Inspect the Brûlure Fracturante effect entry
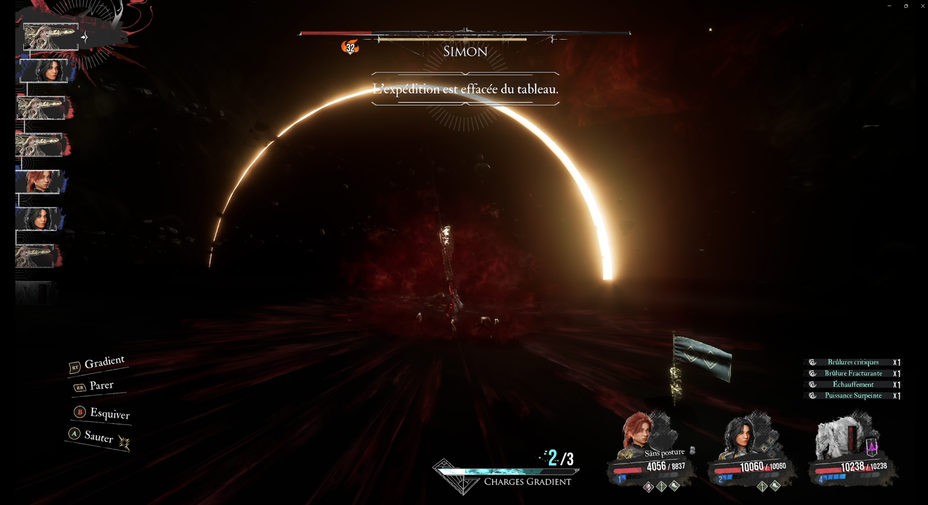 coord(852,373)
